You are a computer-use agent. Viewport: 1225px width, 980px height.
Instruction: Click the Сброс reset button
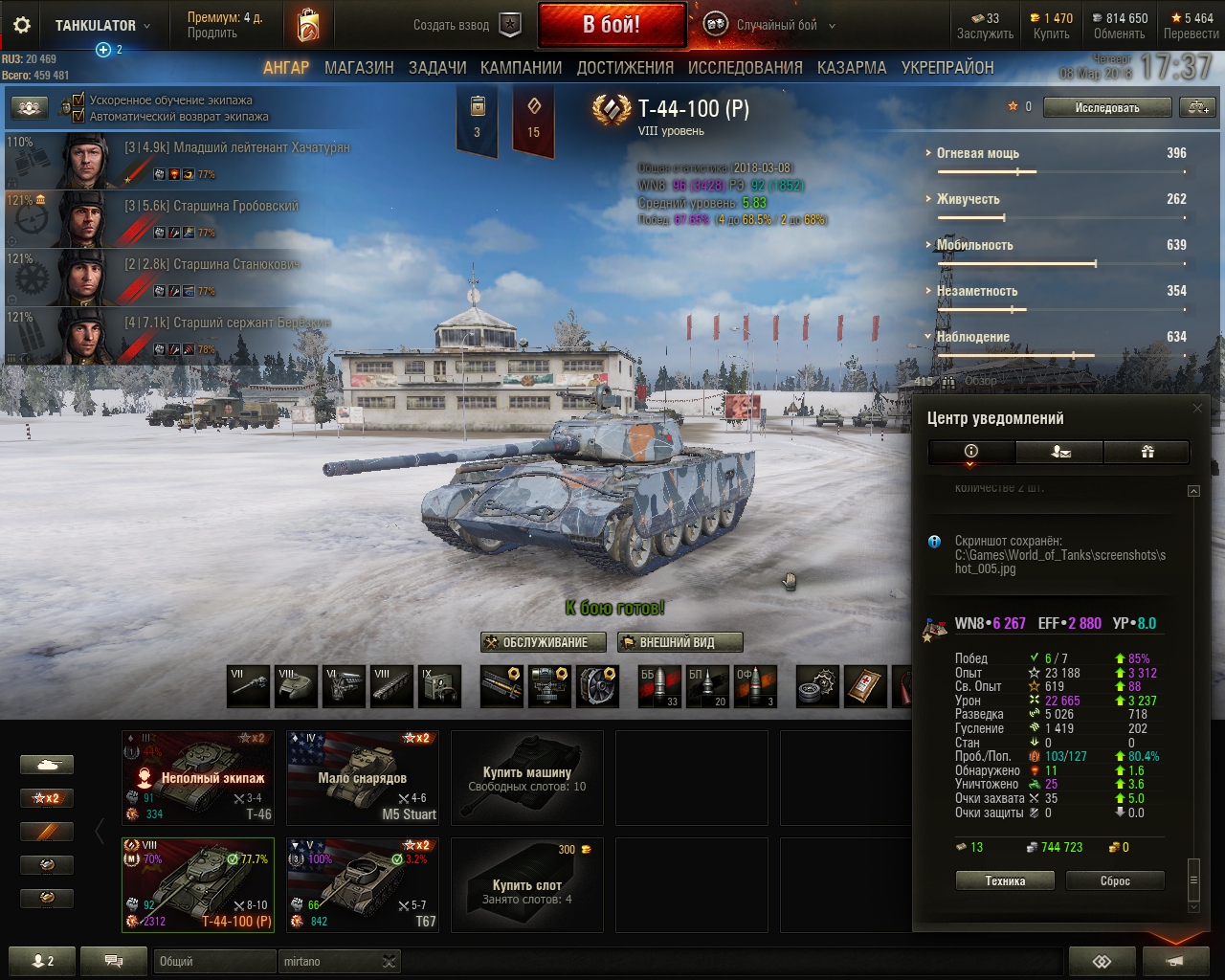[1115, 881]
